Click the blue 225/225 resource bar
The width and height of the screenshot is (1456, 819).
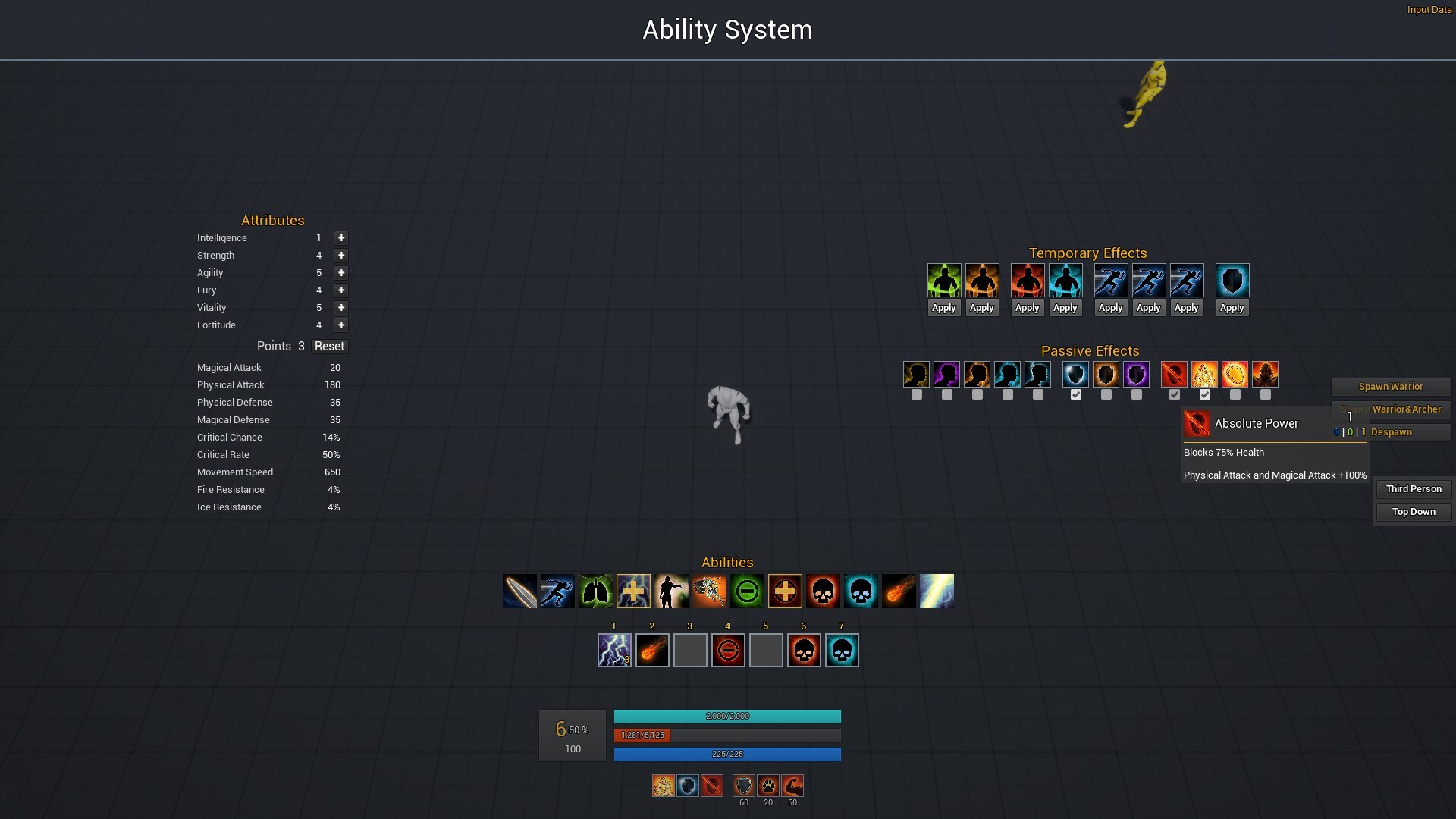pyautogui.click(x=727, y=754)
